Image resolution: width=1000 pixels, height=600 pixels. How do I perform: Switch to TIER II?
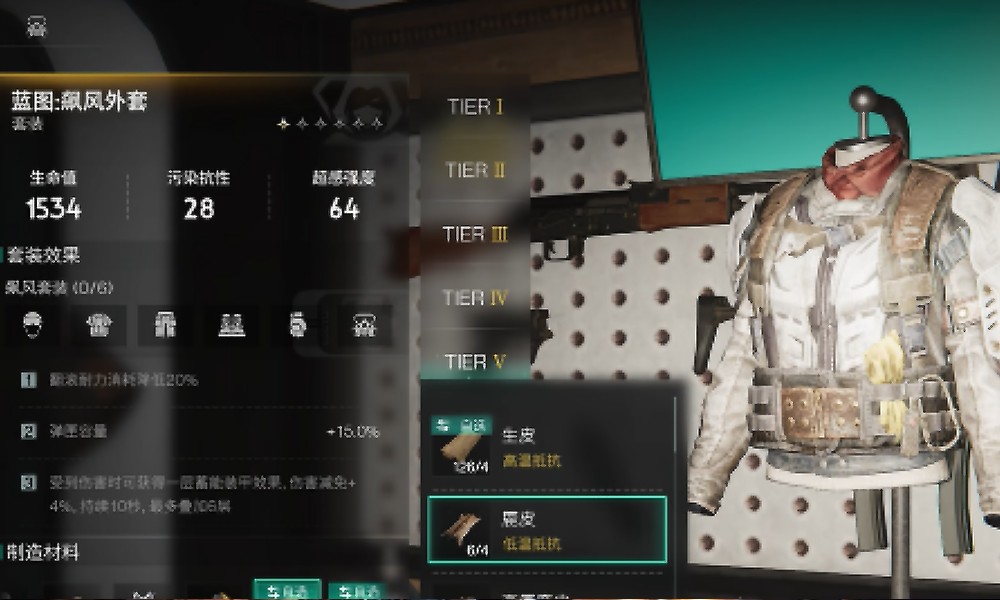[475, 171]
